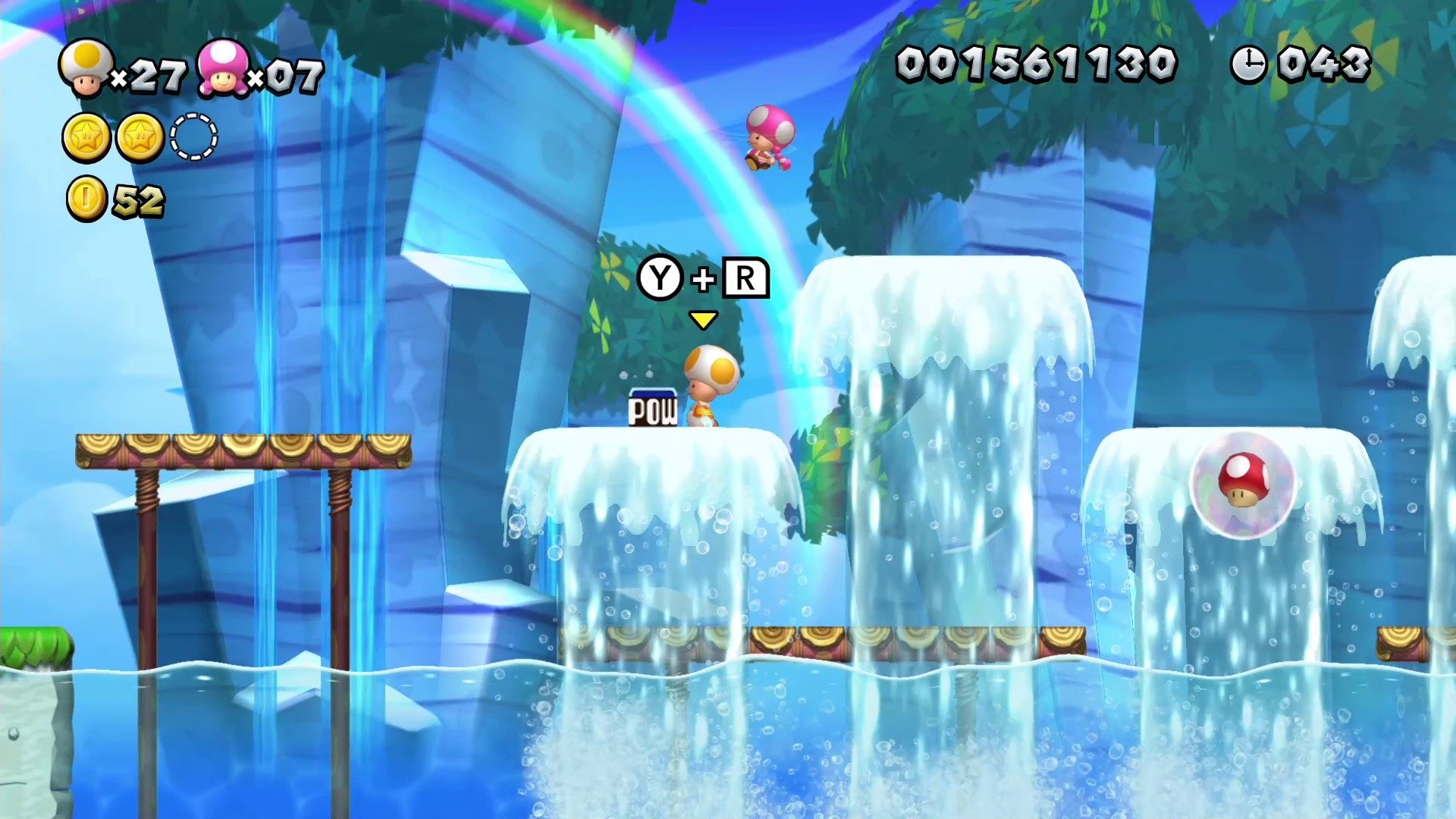Click the empty Star Coin slot
This screenshot has height=819, width=1456.
194,137
